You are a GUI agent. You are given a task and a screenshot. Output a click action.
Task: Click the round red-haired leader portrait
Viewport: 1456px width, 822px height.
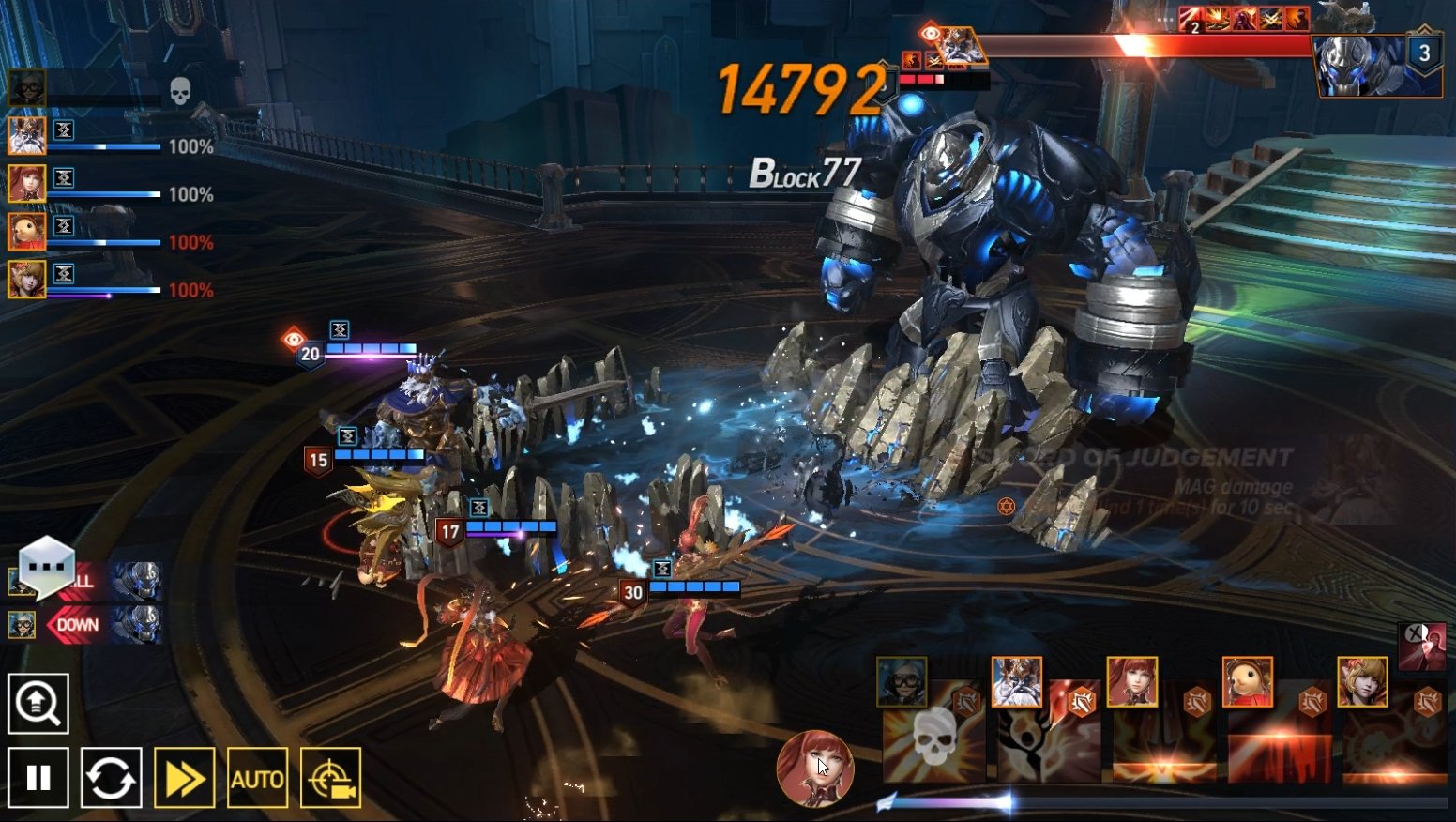815,769
